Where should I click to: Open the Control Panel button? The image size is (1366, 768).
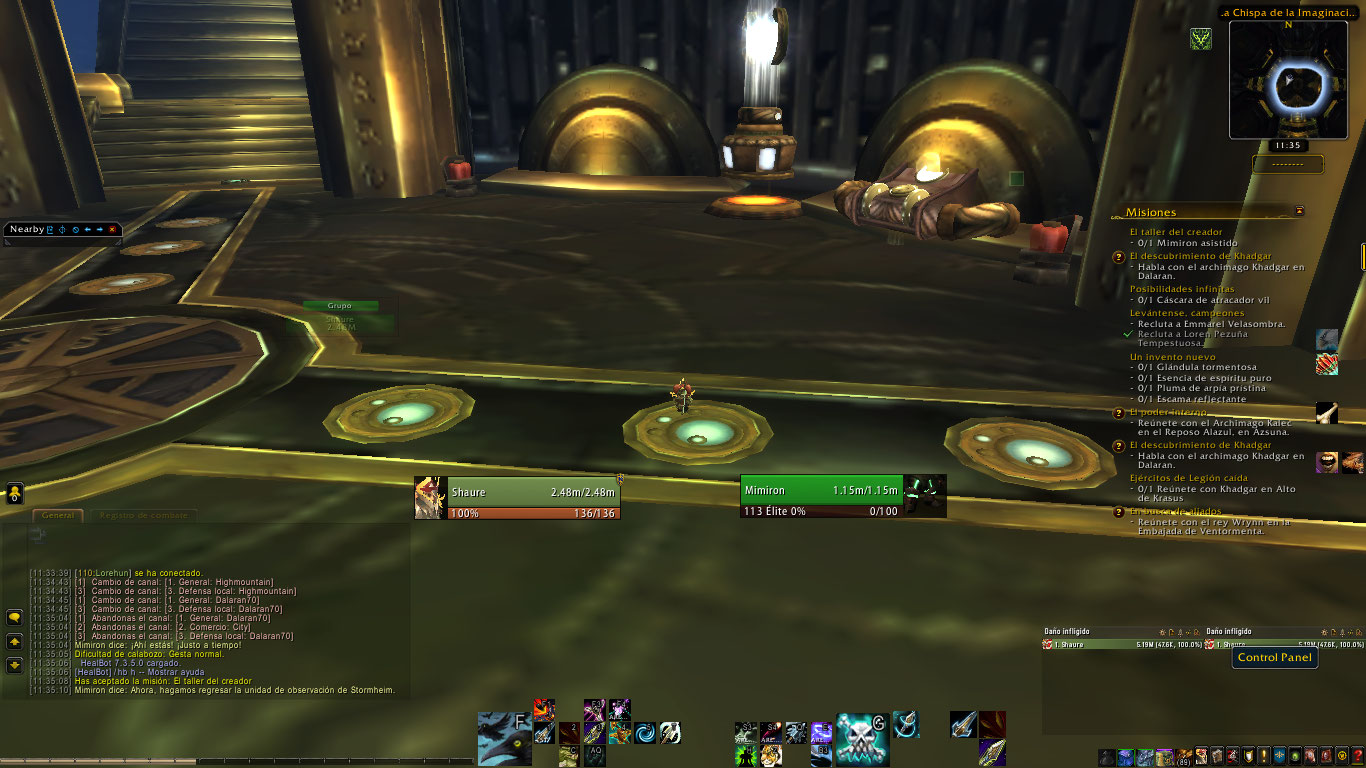coord(1274,657)
